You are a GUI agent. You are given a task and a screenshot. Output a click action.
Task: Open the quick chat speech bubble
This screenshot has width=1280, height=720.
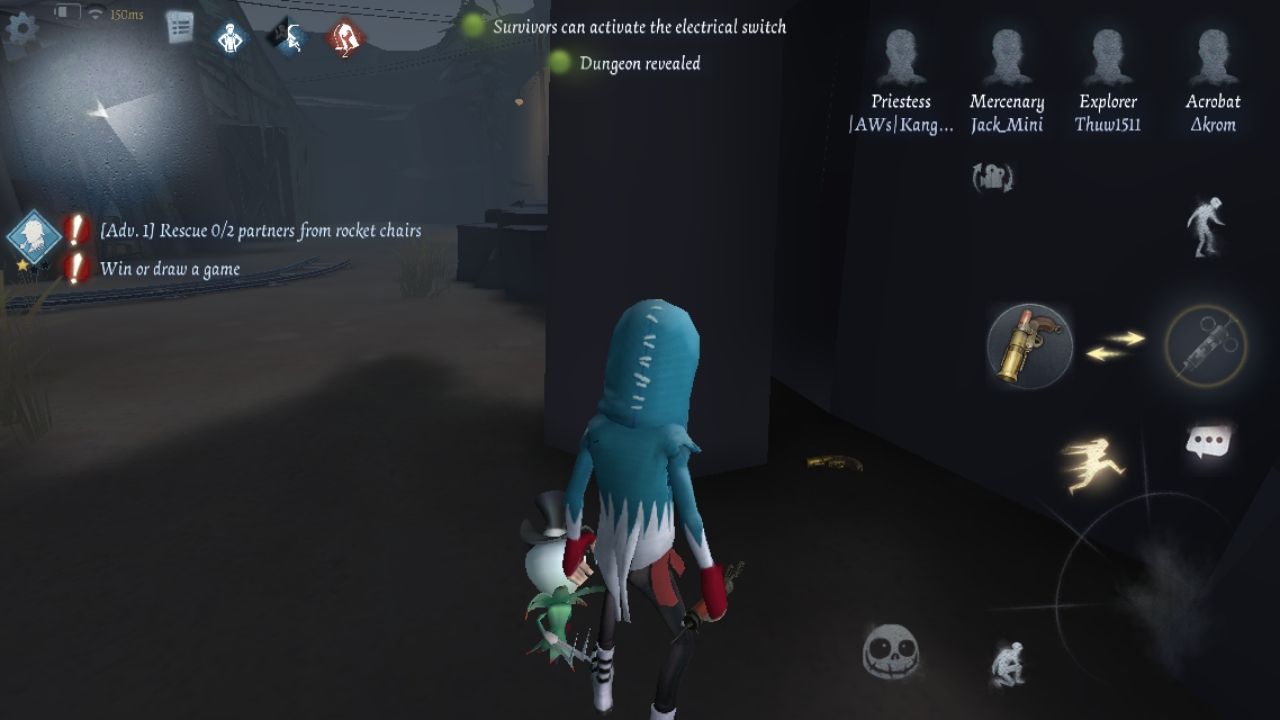coord(1208,442)
